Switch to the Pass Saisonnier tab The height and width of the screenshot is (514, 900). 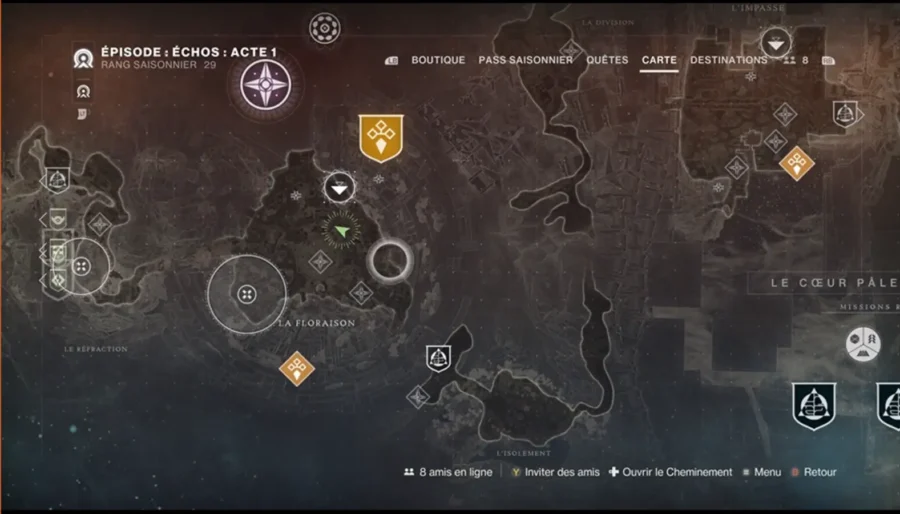pyautogui.click(x=525, y=60)
